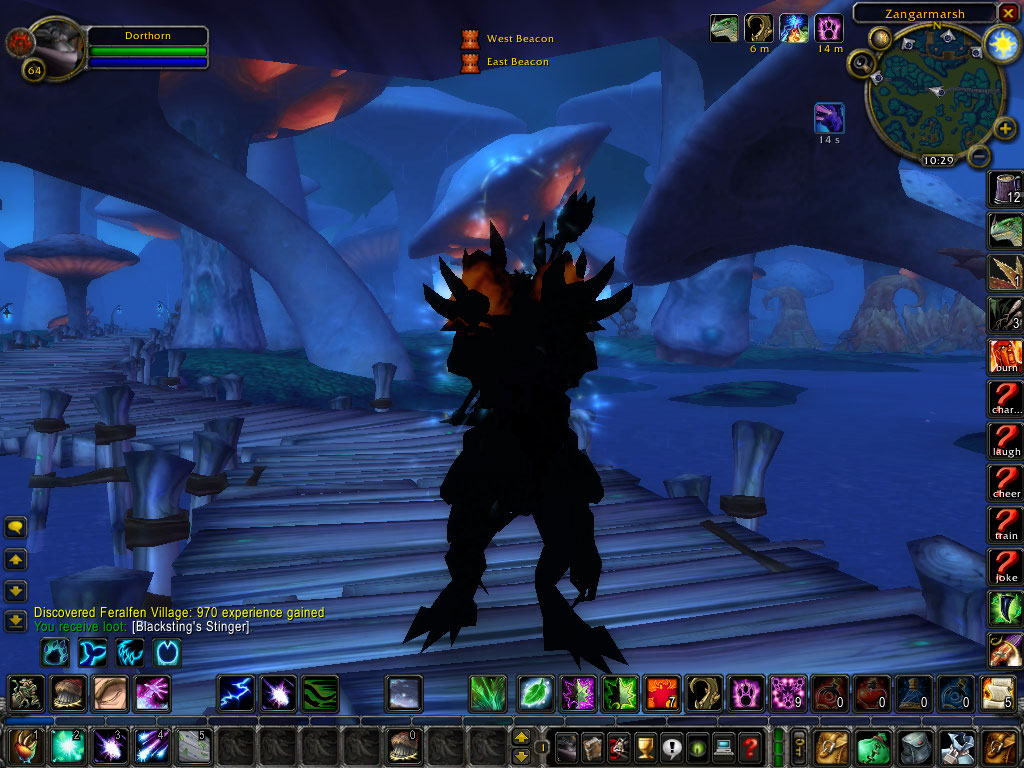Screen dimensions: 1024x768
Task: Toggle the minimap tracking magnifier button
Action: tap(860, 64)
